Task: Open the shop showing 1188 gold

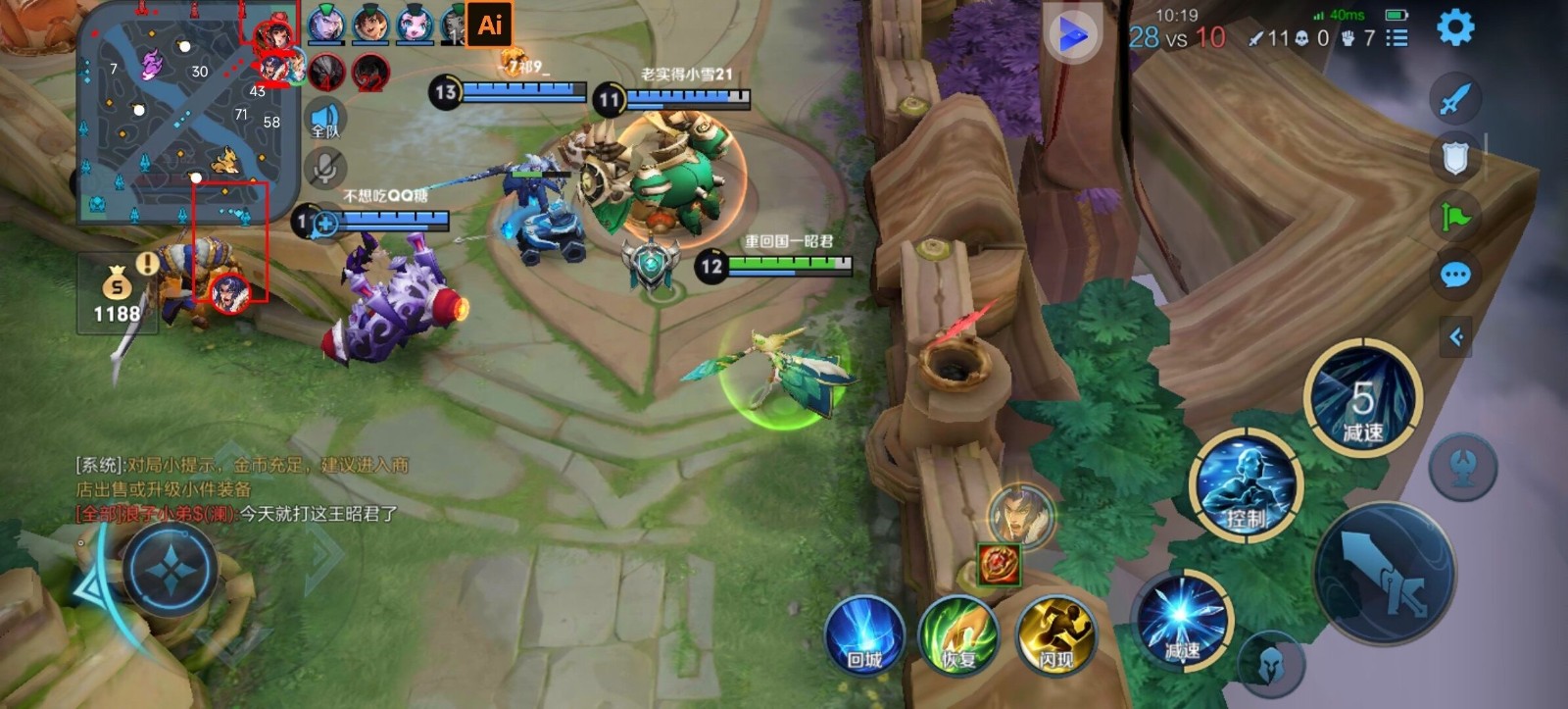Action: click(117, 294)
